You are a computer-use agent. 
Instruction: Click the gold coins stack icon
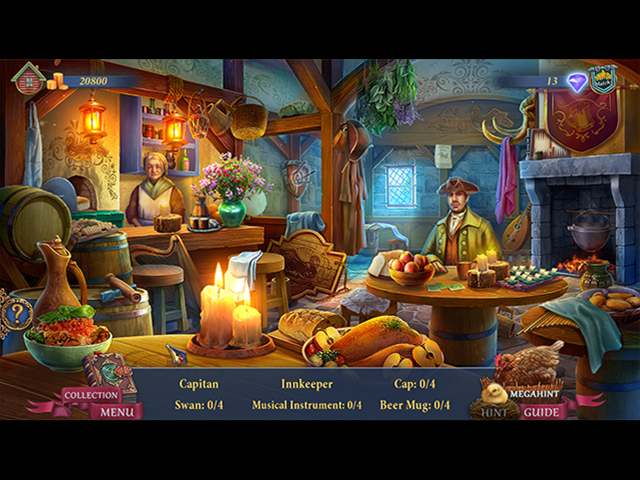pyautogui.click(x=57, y=81)
